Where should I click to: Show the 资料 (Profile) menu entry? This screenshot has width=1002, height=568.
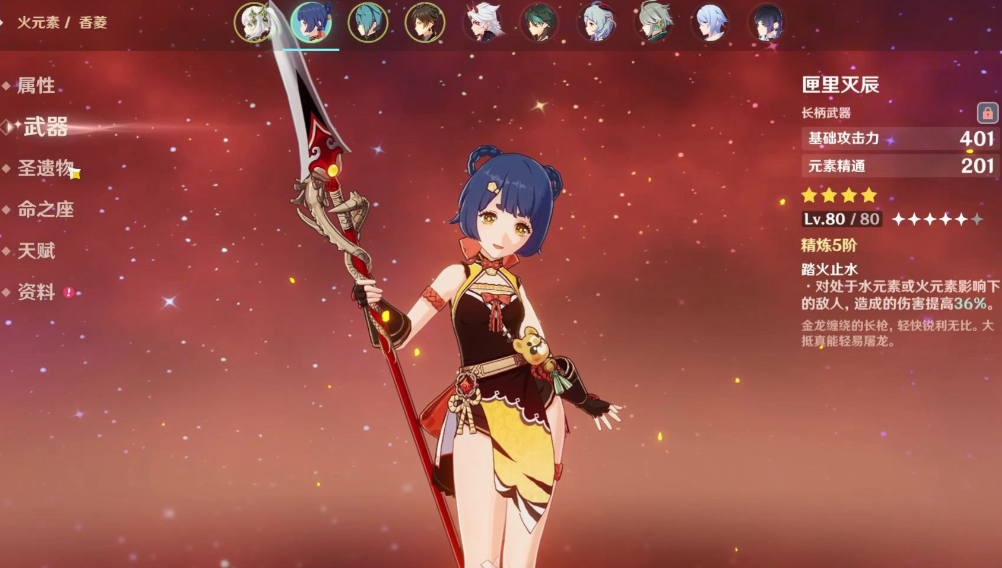click(36, 293)
